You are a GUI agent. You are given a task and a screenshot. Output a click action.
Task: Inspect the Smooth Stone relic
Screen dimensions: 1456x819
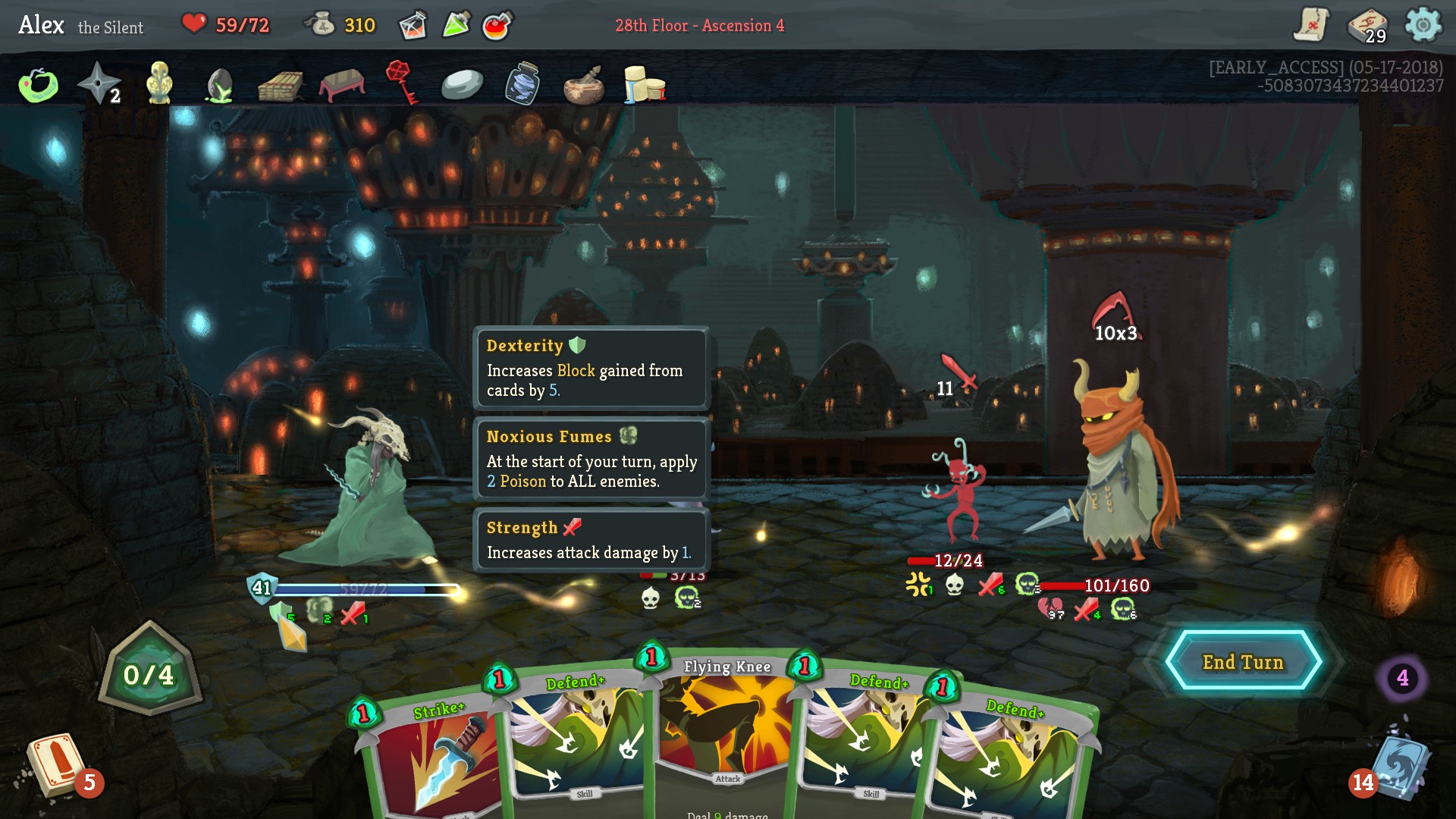[462, 85]
